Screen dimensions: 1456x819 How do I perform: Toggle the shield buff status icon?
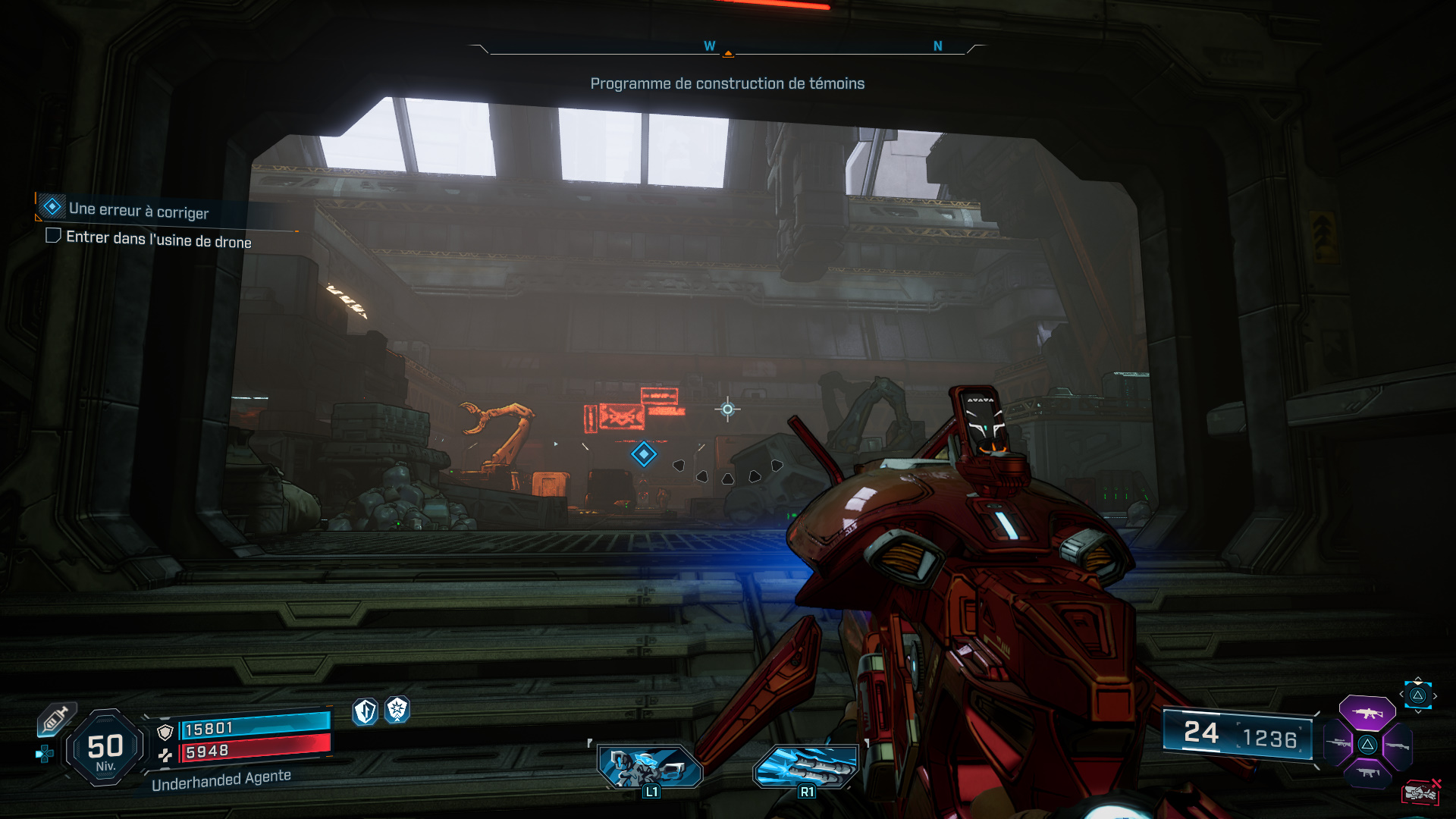pos(364,711)
